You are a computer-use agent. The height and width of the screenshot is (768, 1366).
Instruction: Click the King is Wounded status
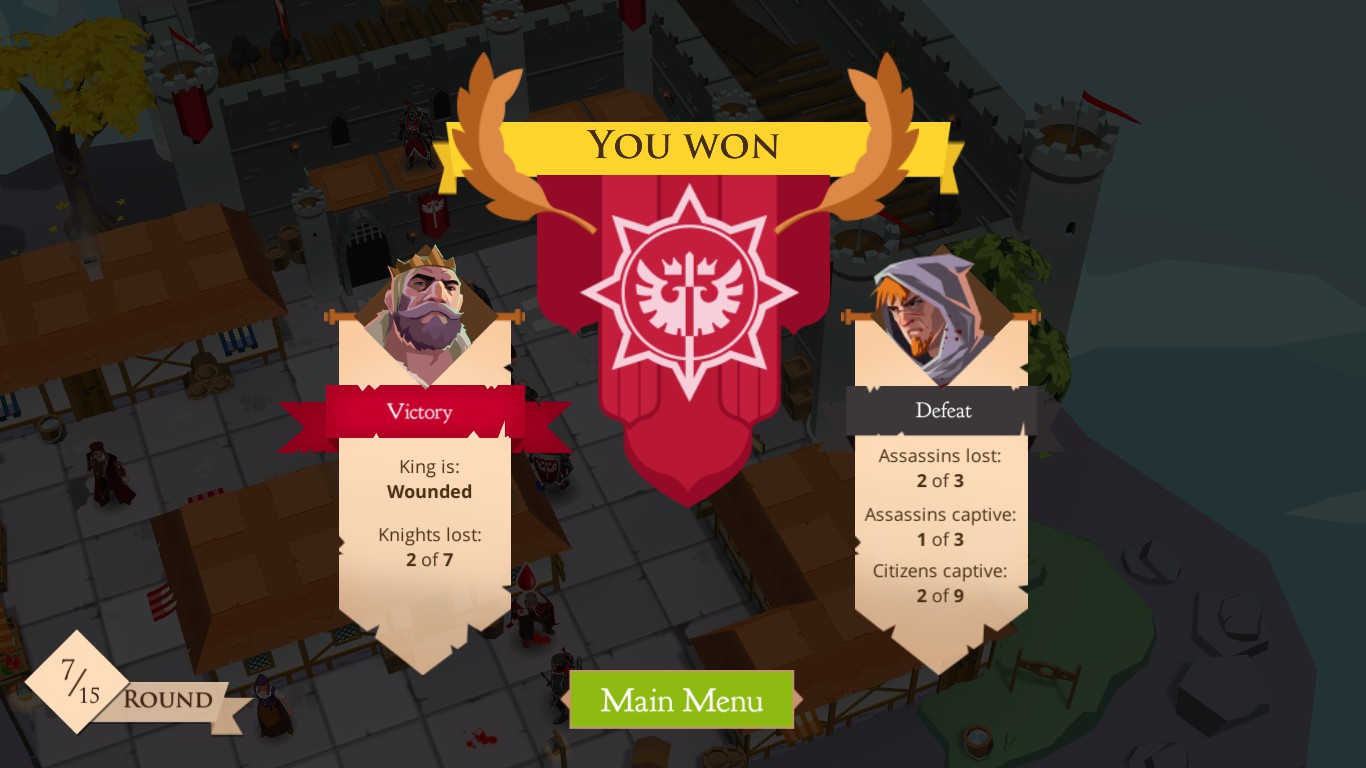click(429, 479)
